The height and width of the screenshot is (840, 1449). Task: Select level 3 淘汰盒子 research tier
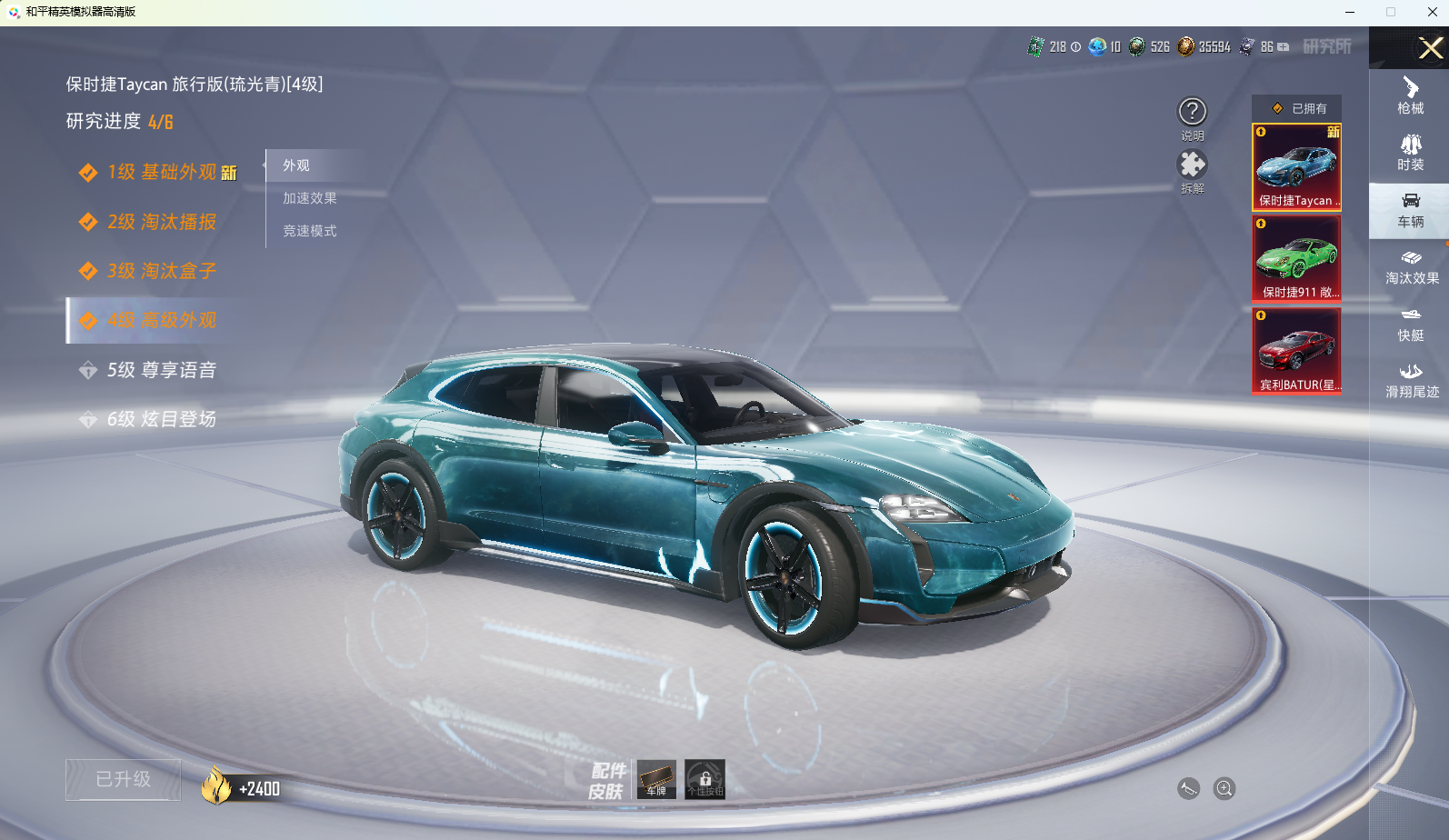click(162, 271)
